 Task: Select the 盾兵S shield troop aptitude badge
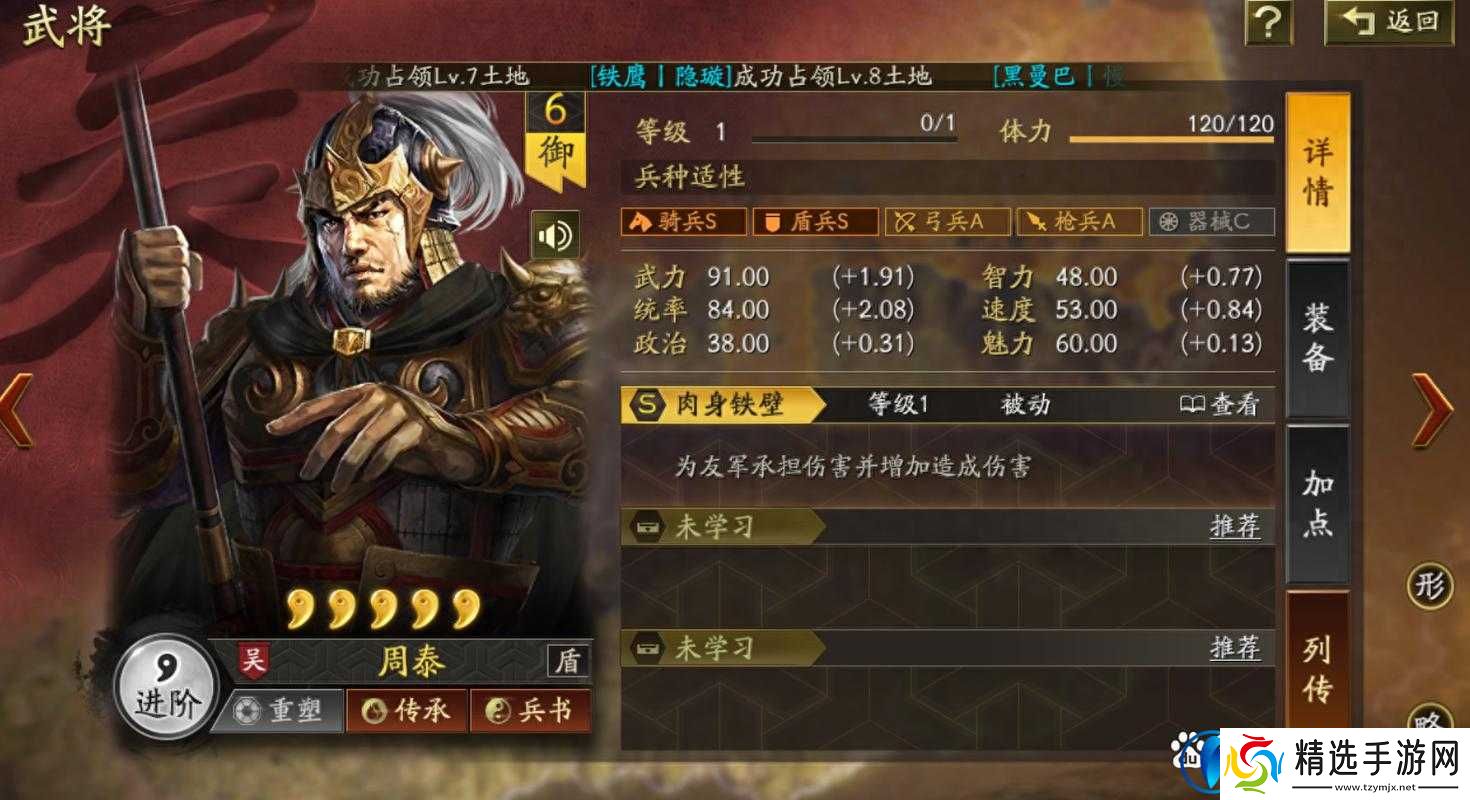814,222
